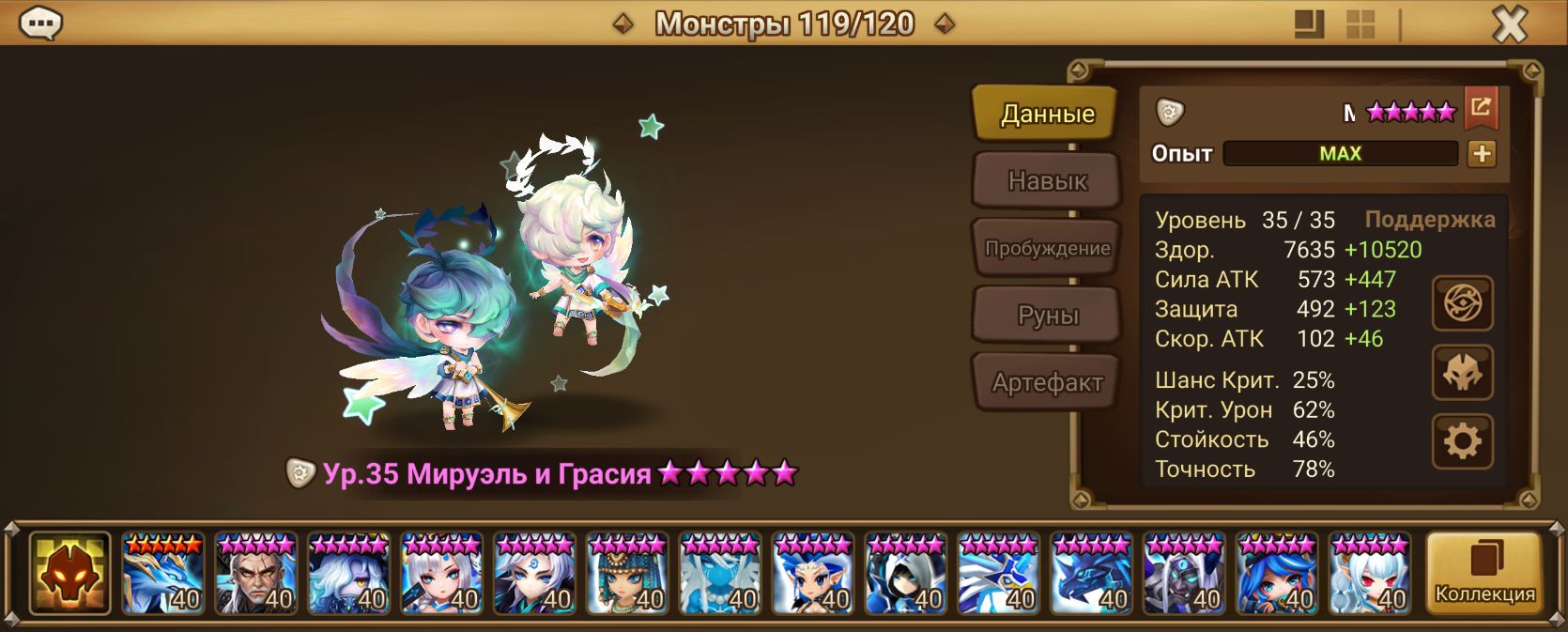Select the Egyptian-headdress girl monster thumbnail
This screenshot has height=632, width=1568.
pyautogui.click(x=627, y=573)
